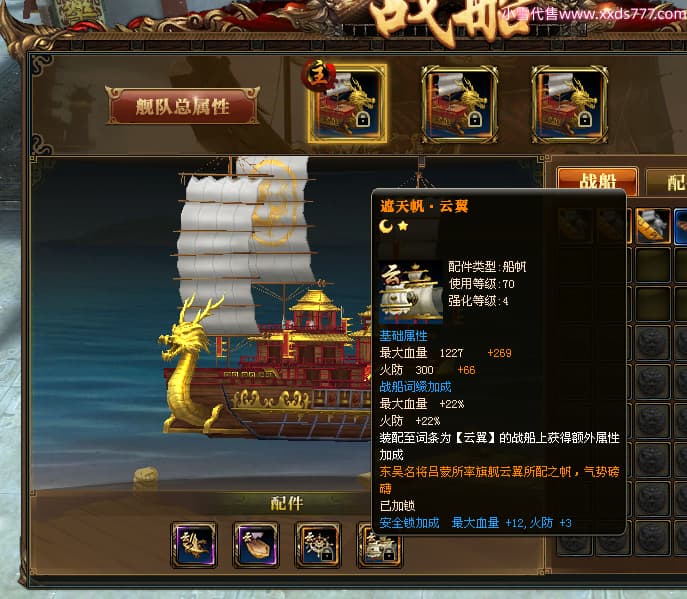Click the locked ship's wheel part slot
This screenshot has height=599, width=687.
(318, 545)
